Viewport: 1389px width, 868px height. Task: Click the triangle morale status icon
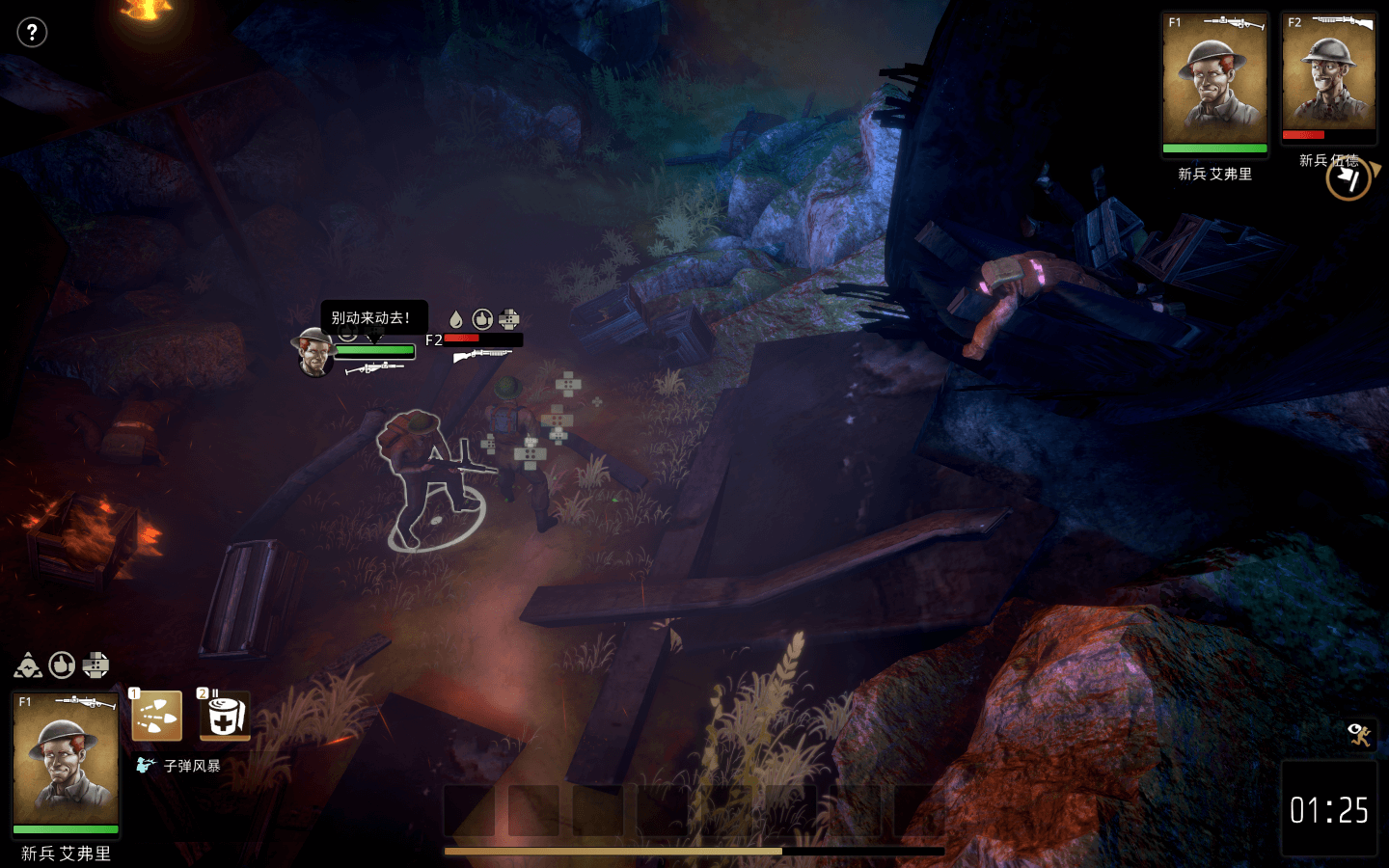tap(28, 665)
